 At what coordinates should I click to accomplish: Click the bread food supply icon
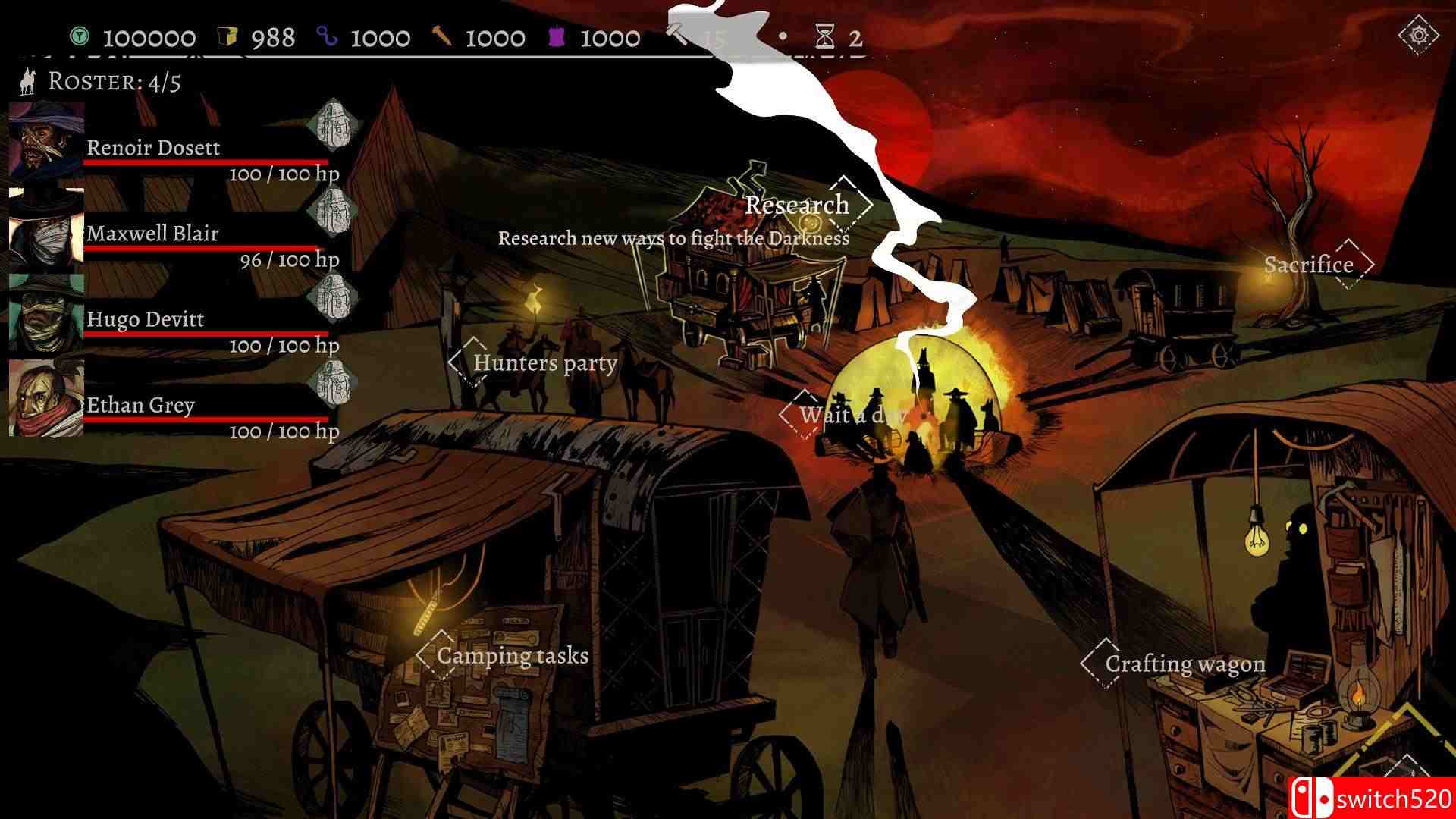coord(229,34)
